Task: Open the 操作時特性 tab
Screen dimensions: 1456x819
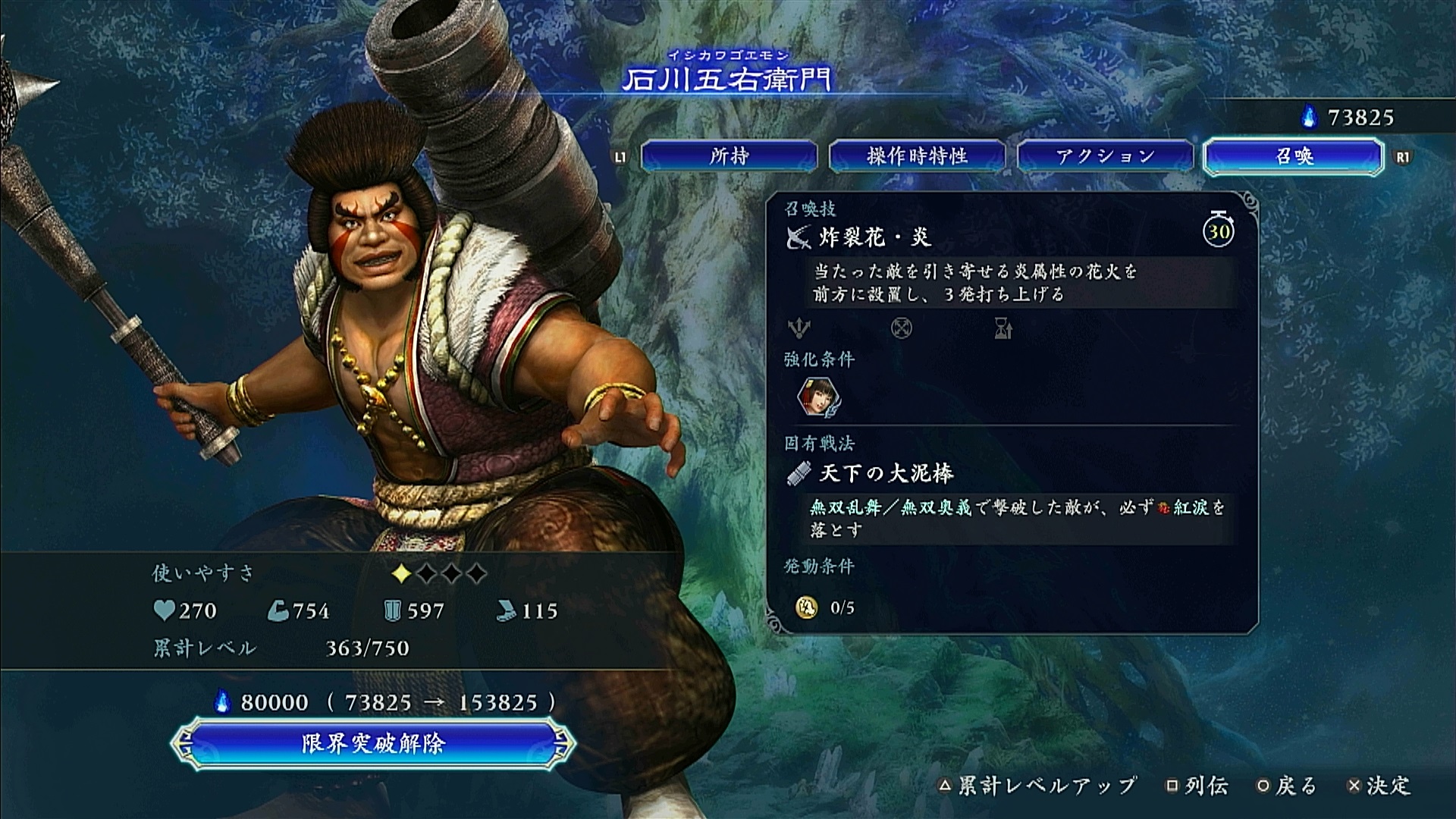Action: coord(917,156)
